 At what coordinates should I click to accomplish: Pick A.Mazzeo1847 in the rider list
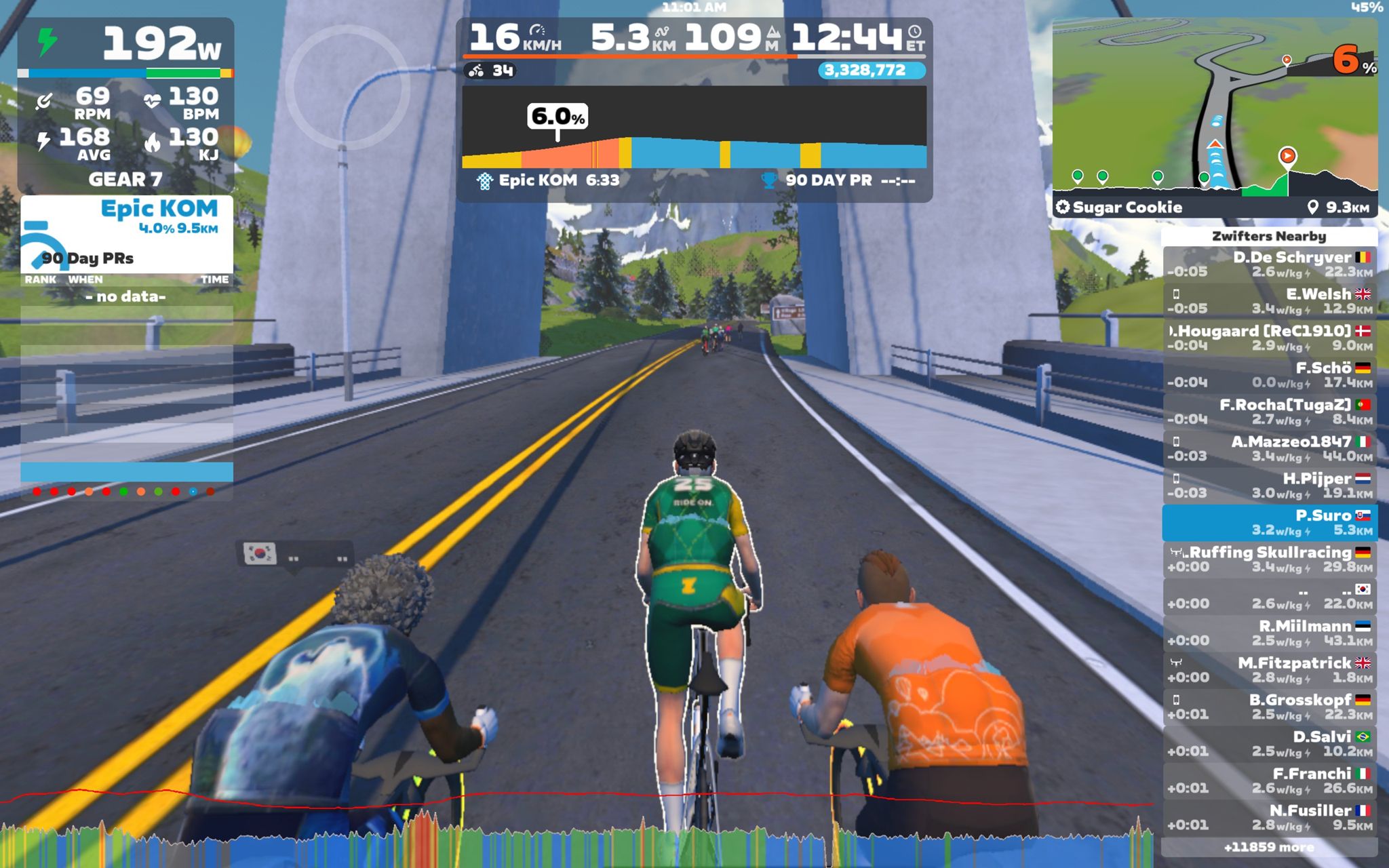(1269, 448)
